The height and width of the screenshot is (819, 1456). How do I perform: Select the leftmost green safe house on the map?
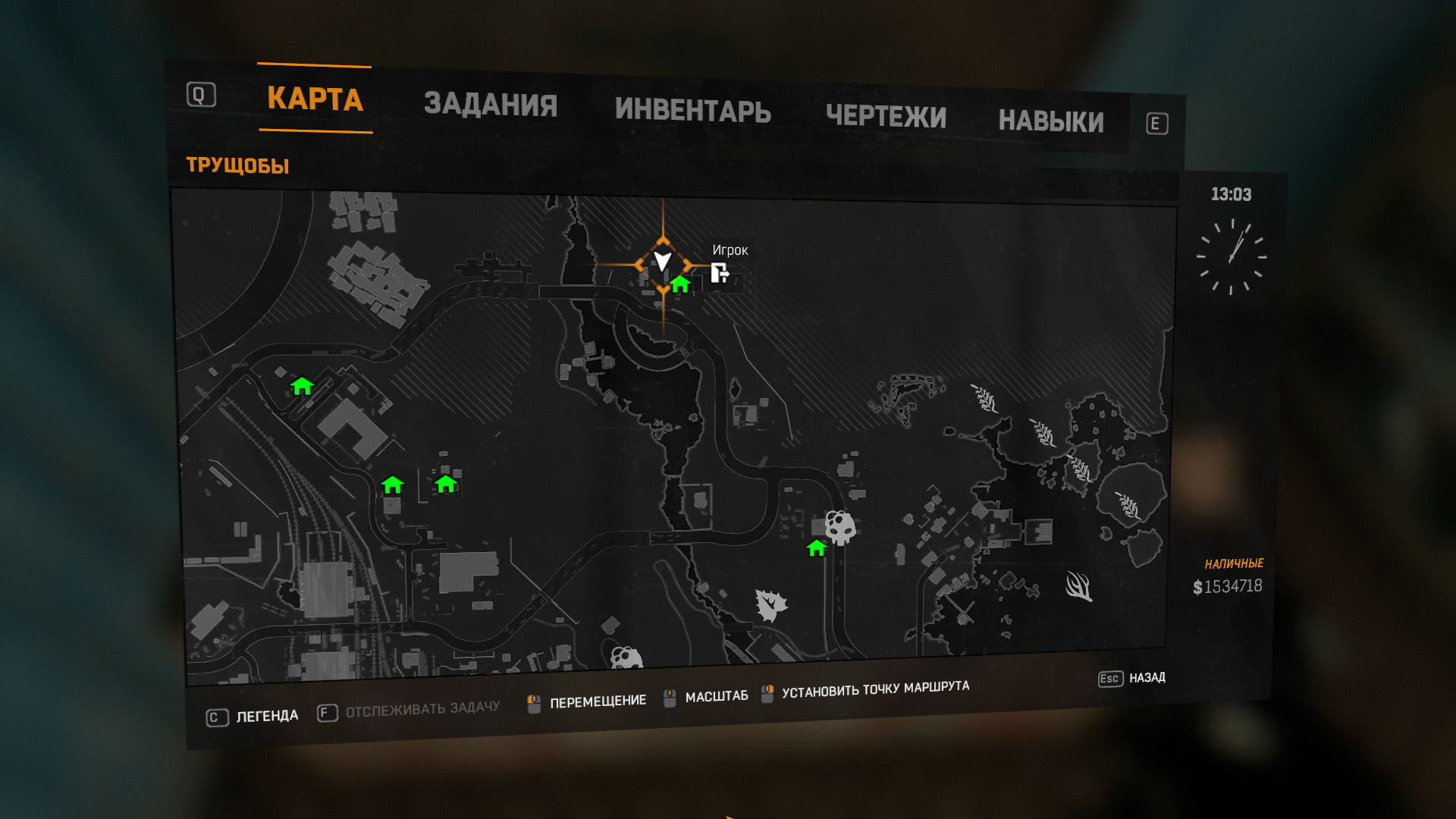(x=302, y=388)
